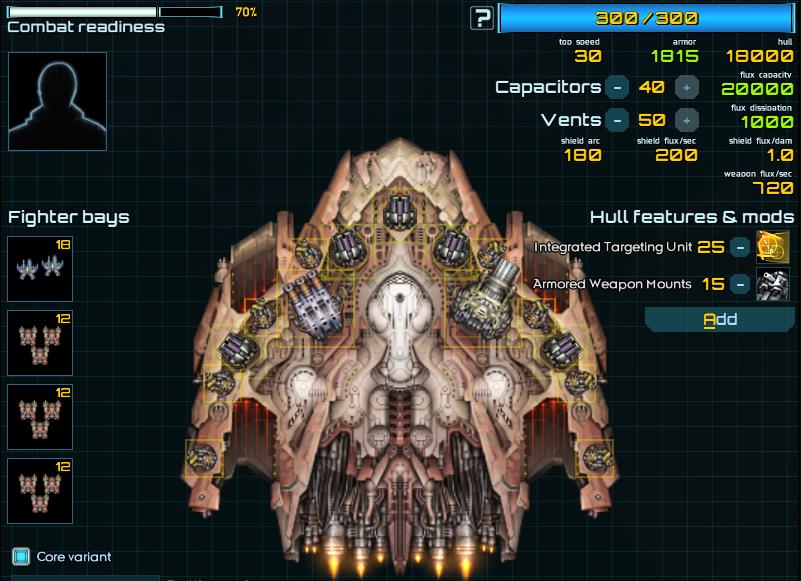This screenshot has height=581, width=801.
Task: Click the empty officer portrait silhouette
Action: tap(57, 101)
